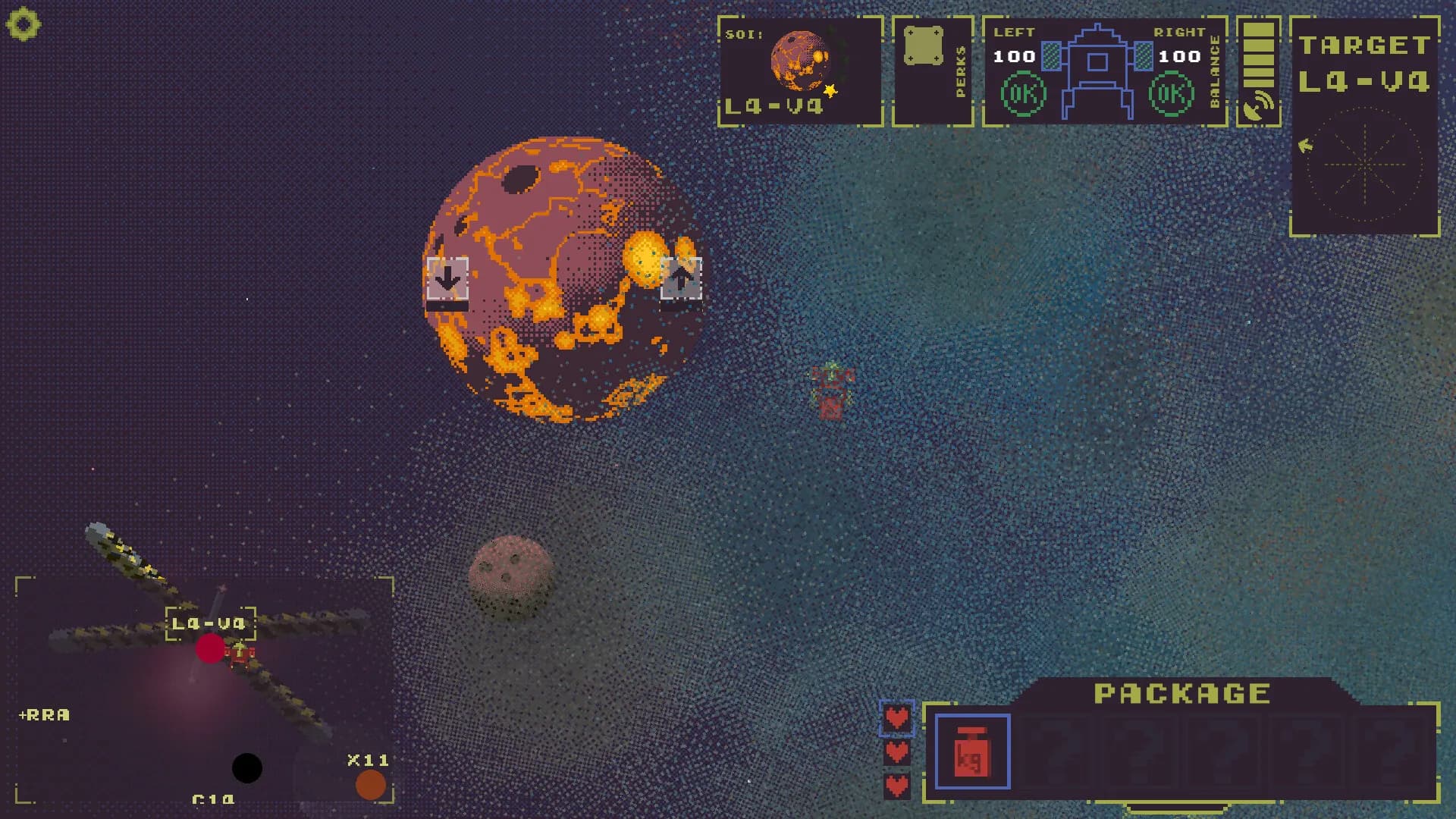Image resolution: width=1456 pixels, height=819 pixels.
Task: Click the up-arrow marker on the lava planet
Action: pos(680,279)
